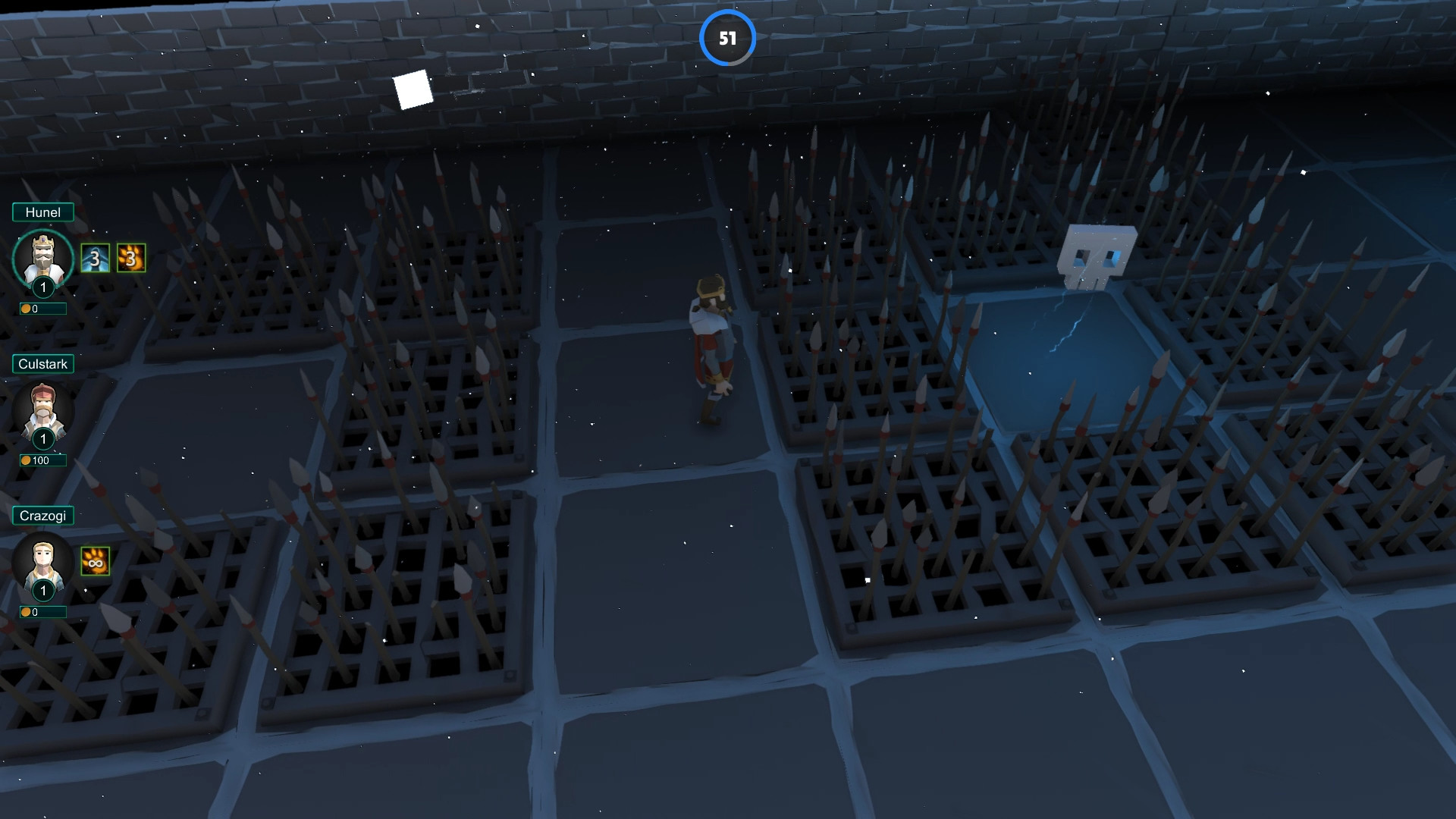
Task: Click the circular 51 countdown timer
Action: click(729, 38)
